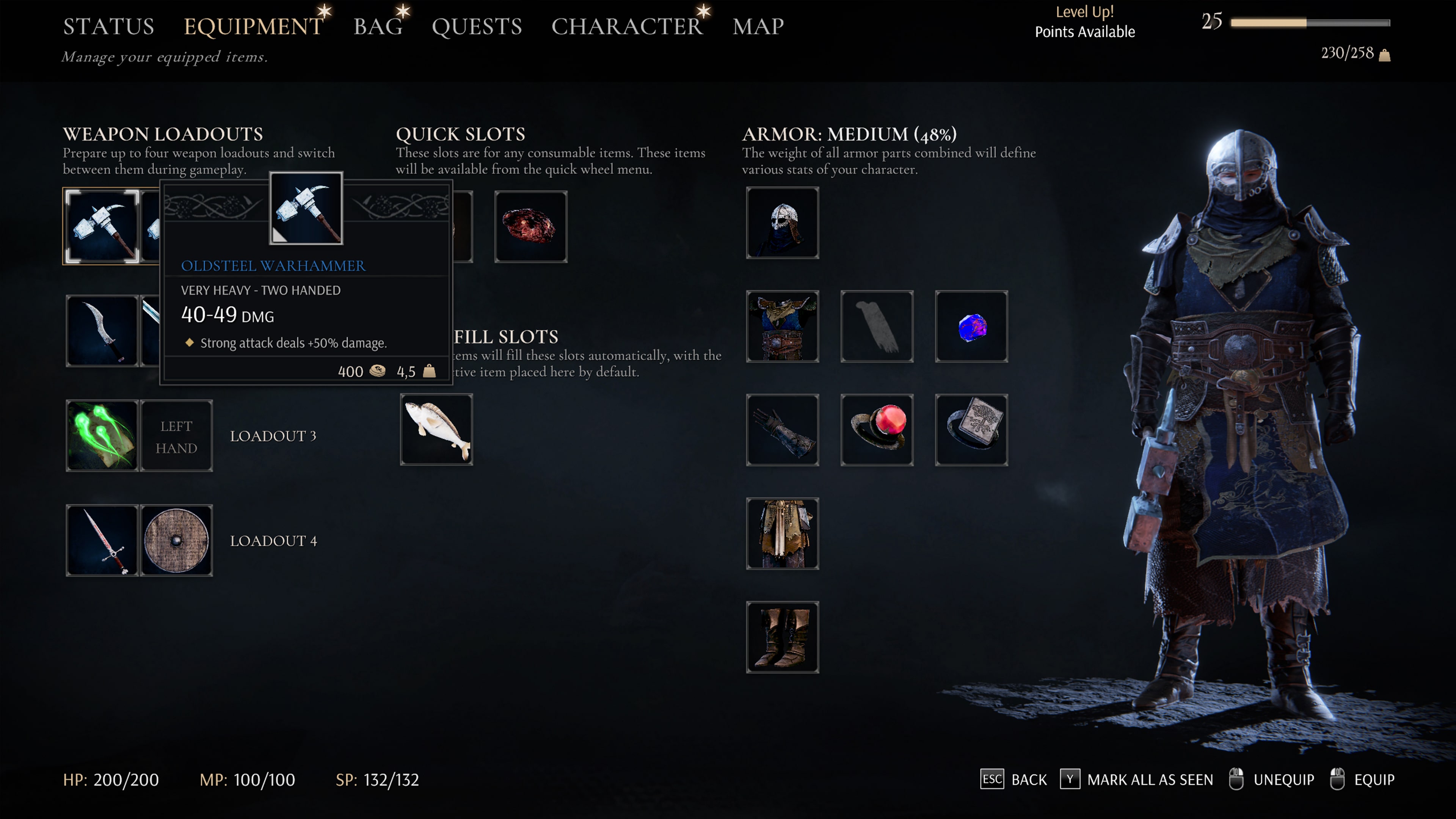Choose the fish in the fill slot

436,430
